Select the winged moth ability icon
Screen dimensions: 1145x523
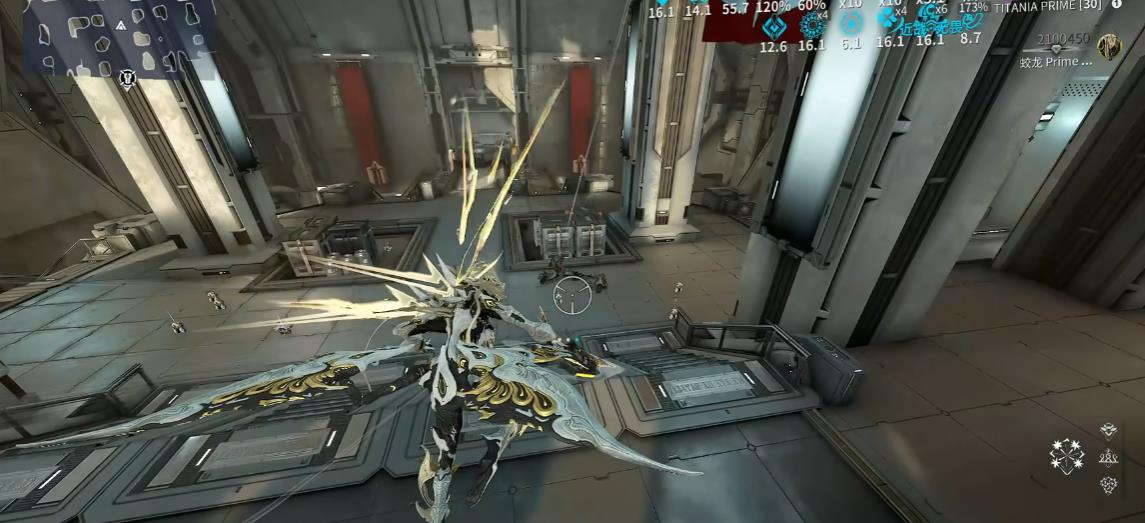click(1108, 431)
